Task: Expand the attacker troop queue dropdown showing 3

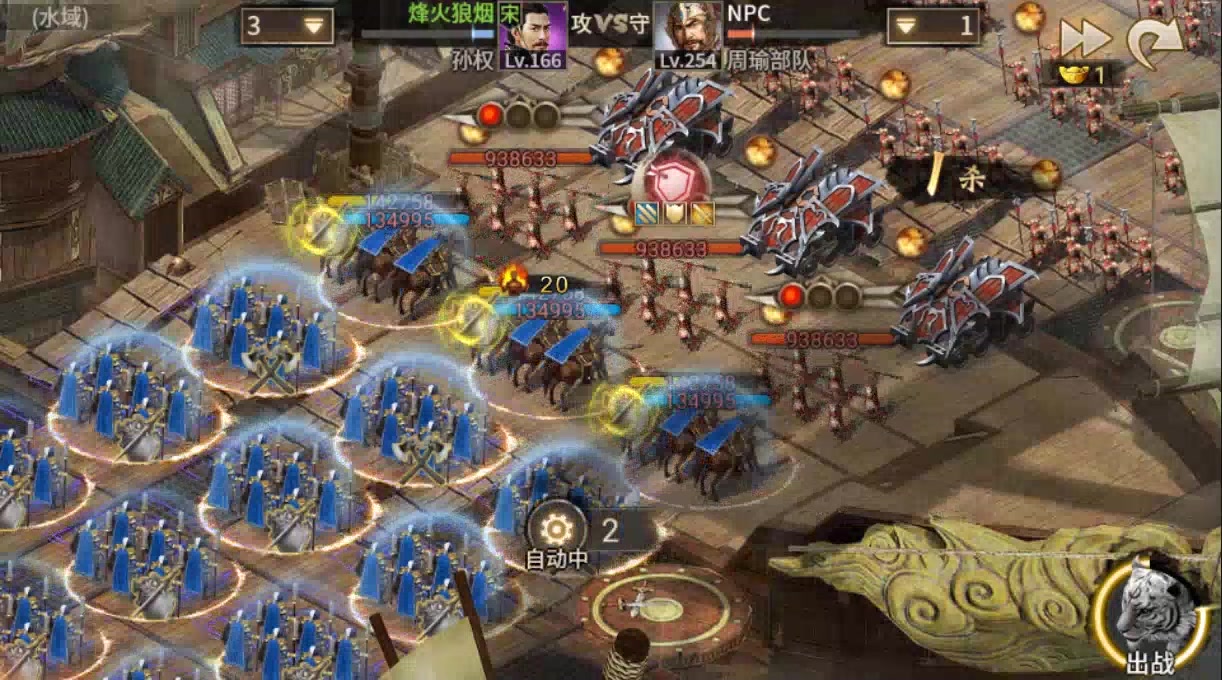Action: (x=287, y=26)
